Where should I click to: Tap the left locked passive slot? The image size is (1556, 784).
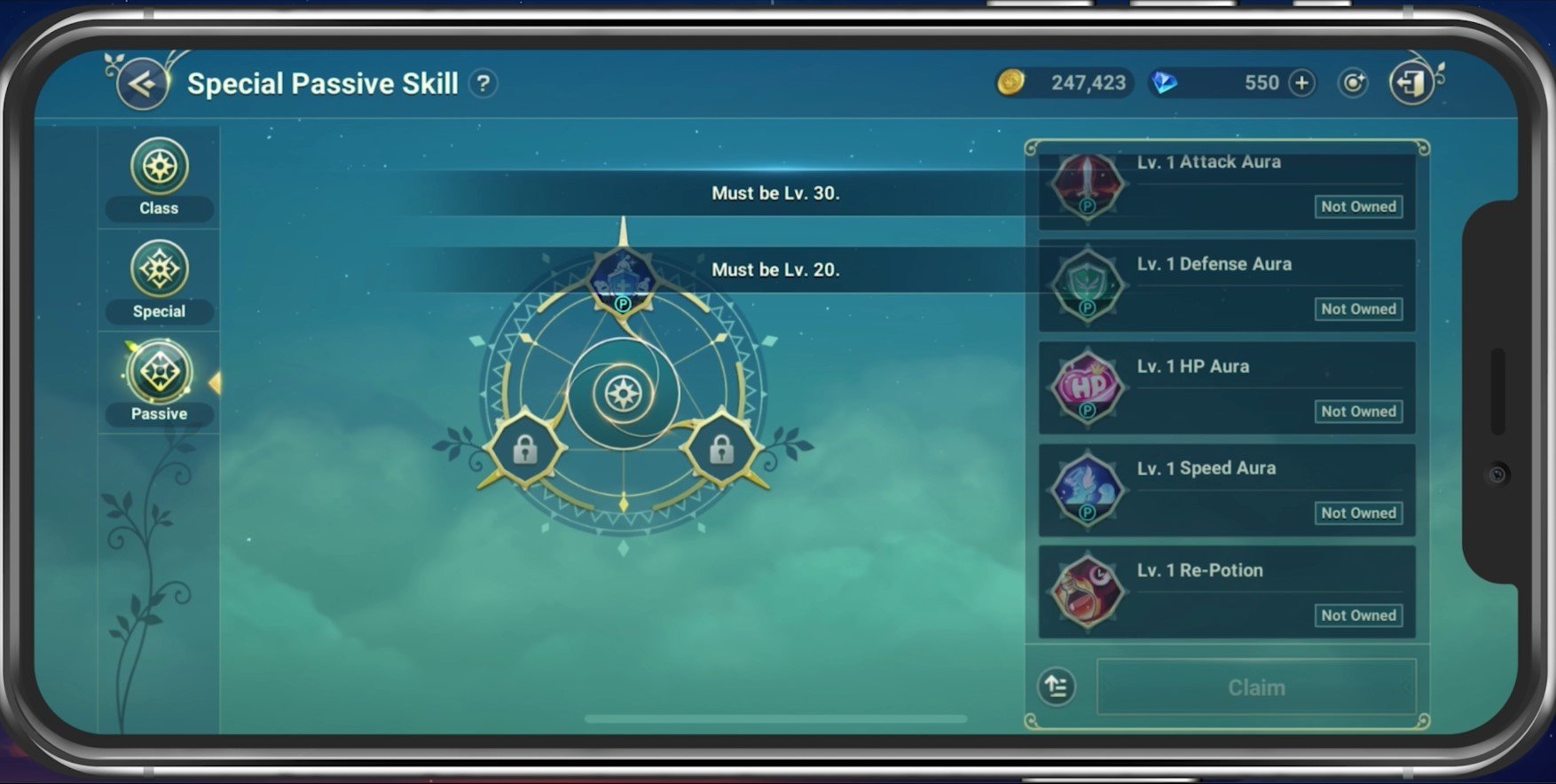525,450
